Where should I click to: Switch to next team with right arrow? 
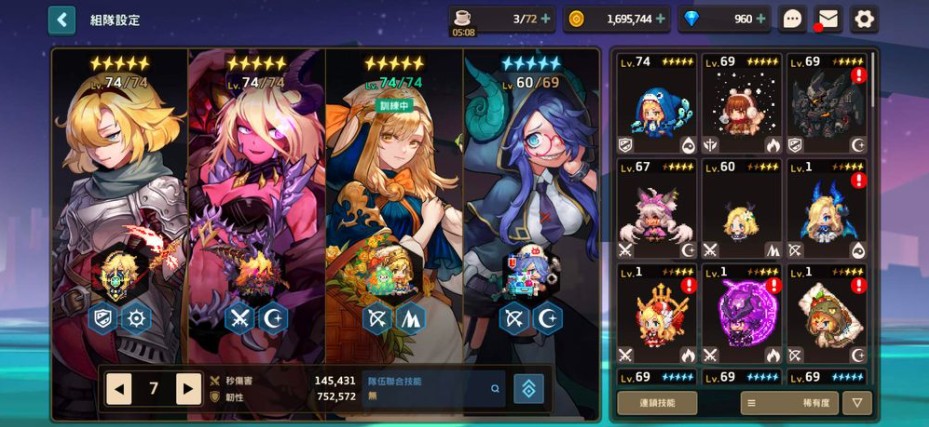pyautogui.click(x=188, y=388)
